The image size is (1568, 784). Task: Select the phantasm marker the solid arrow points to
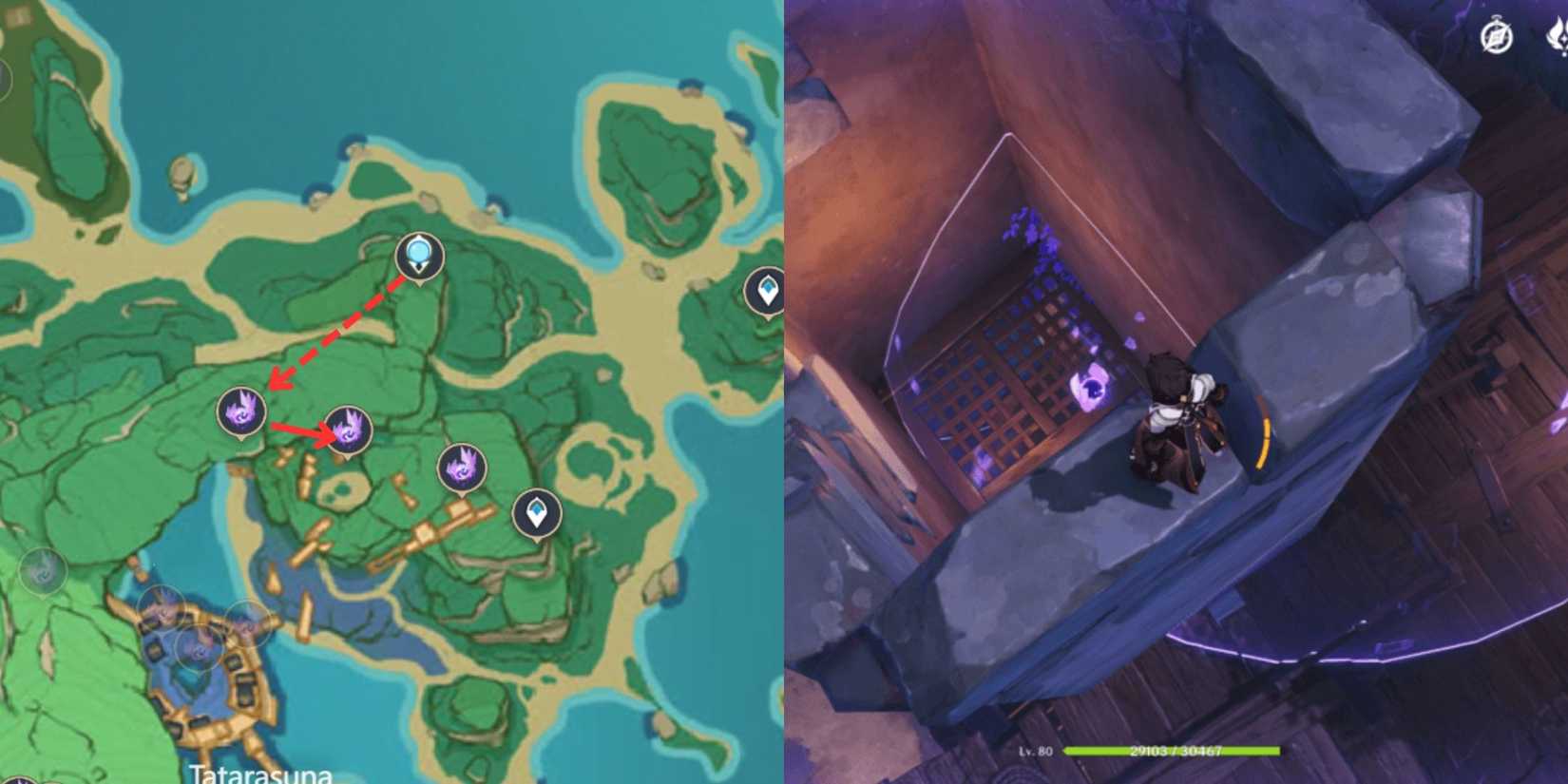pos(349,430)
